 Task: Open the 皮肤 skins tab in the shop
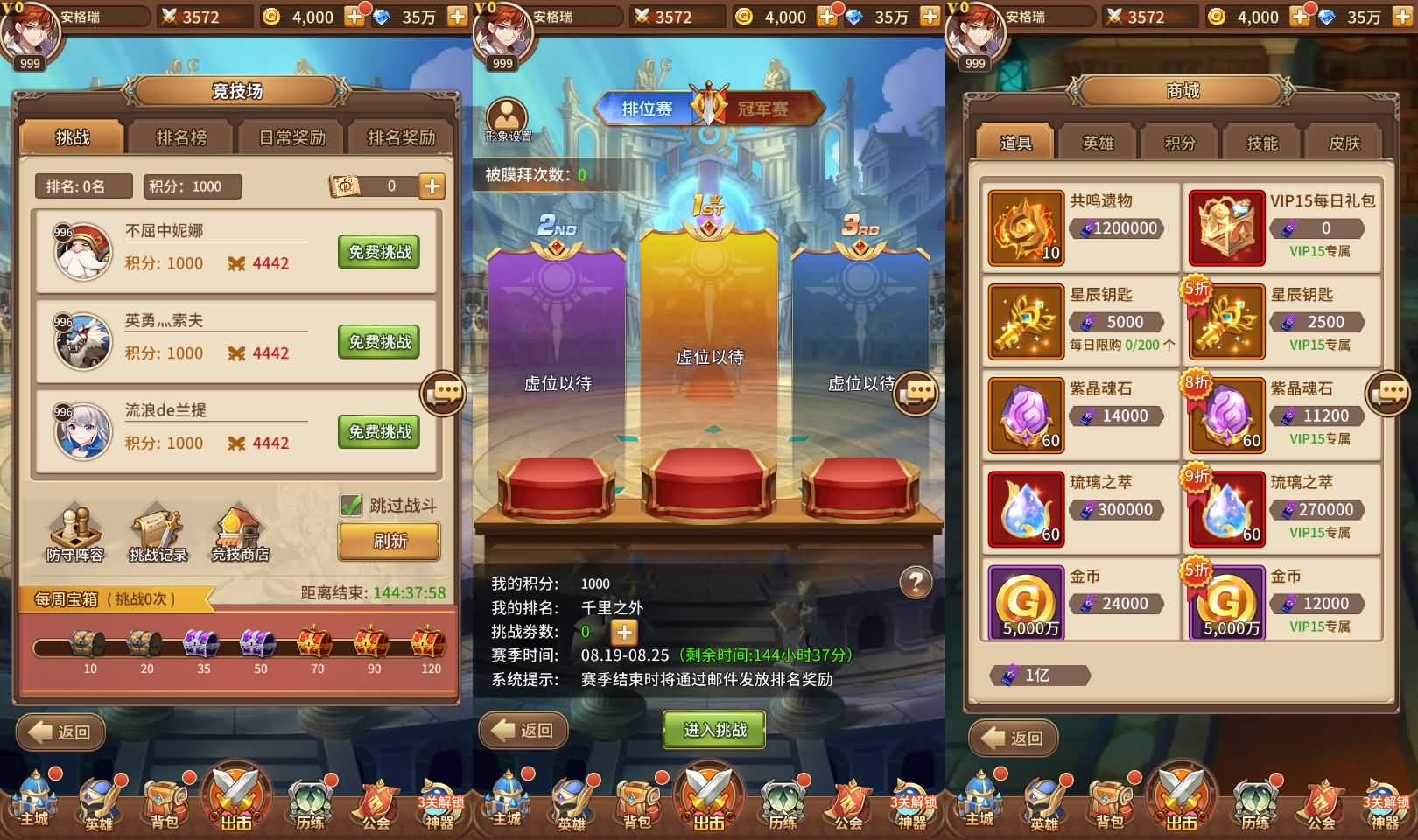coord(1344,142)
